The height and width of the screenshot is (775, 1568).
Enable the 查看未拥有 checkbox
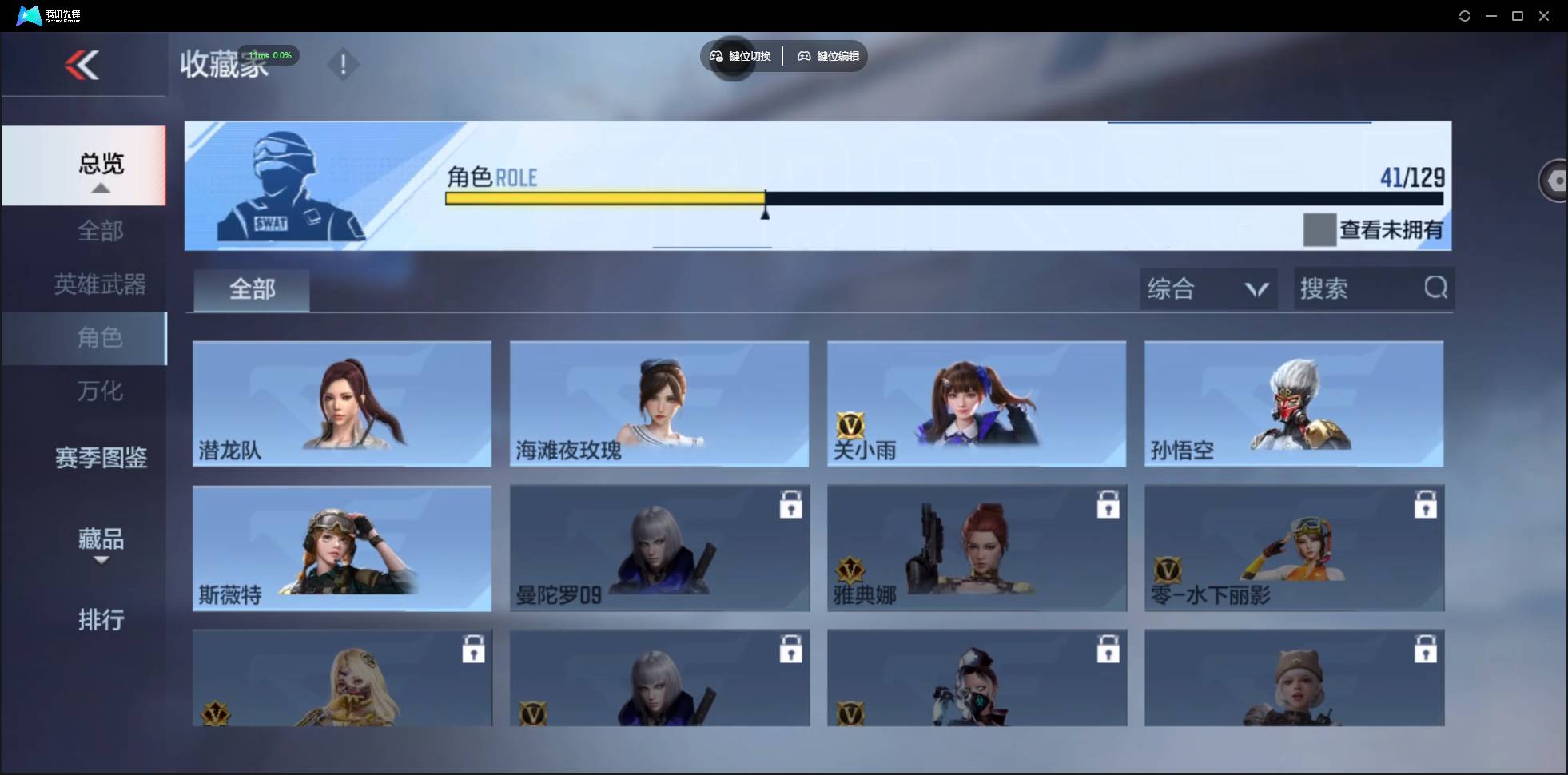point(1319,229)
